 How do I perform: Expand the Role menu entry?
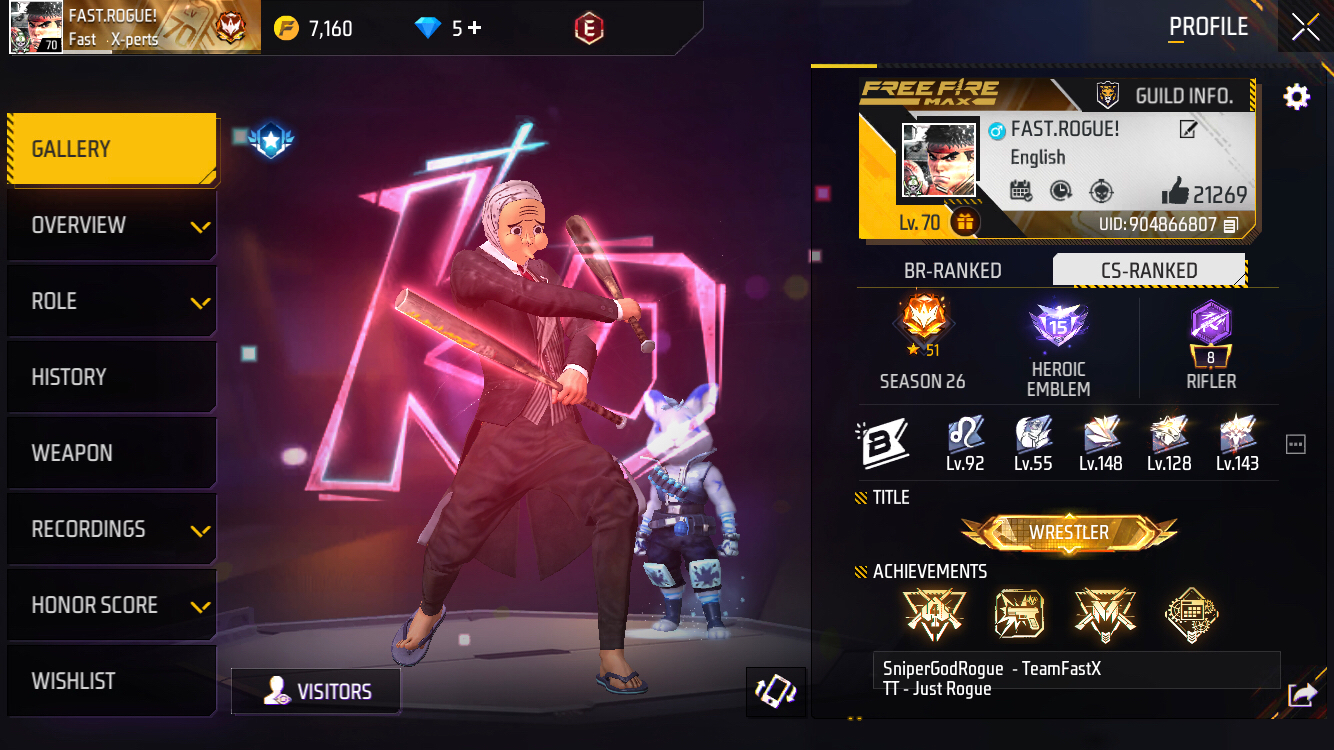click(x=112, y=302)
